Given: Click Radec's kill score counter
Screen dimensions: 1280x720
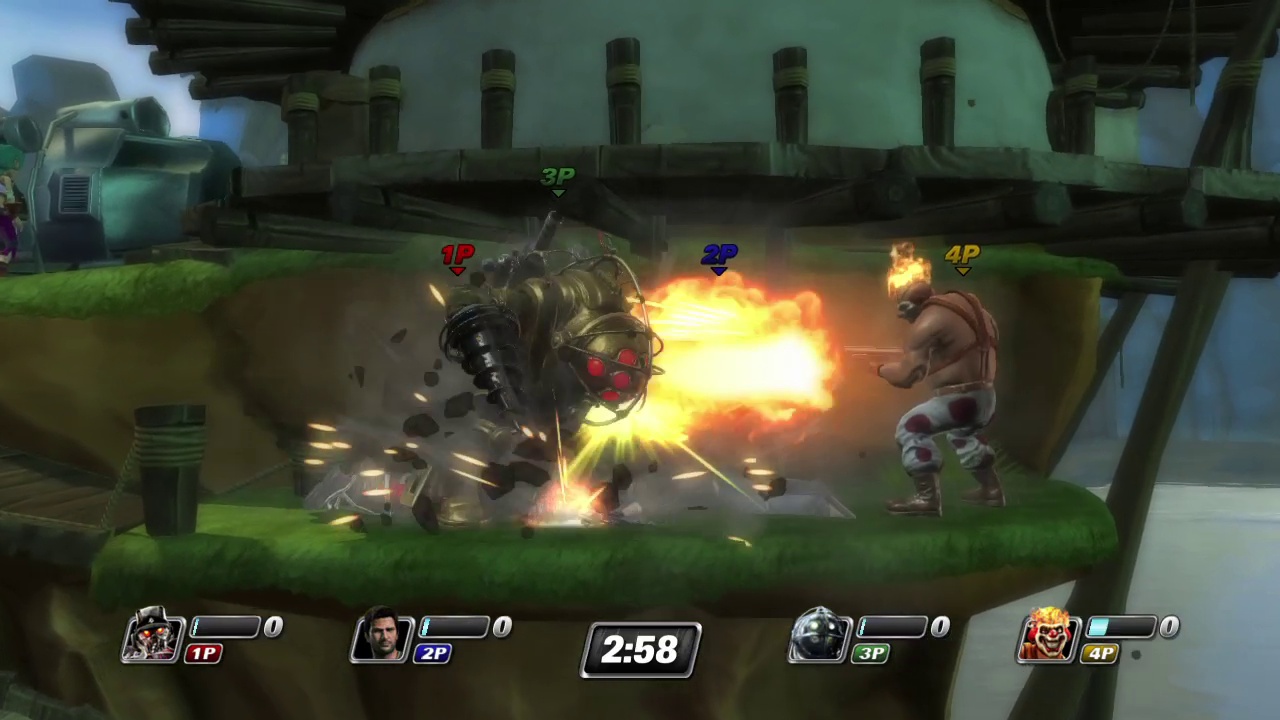Looking at the screenshot, I should 272,626.
